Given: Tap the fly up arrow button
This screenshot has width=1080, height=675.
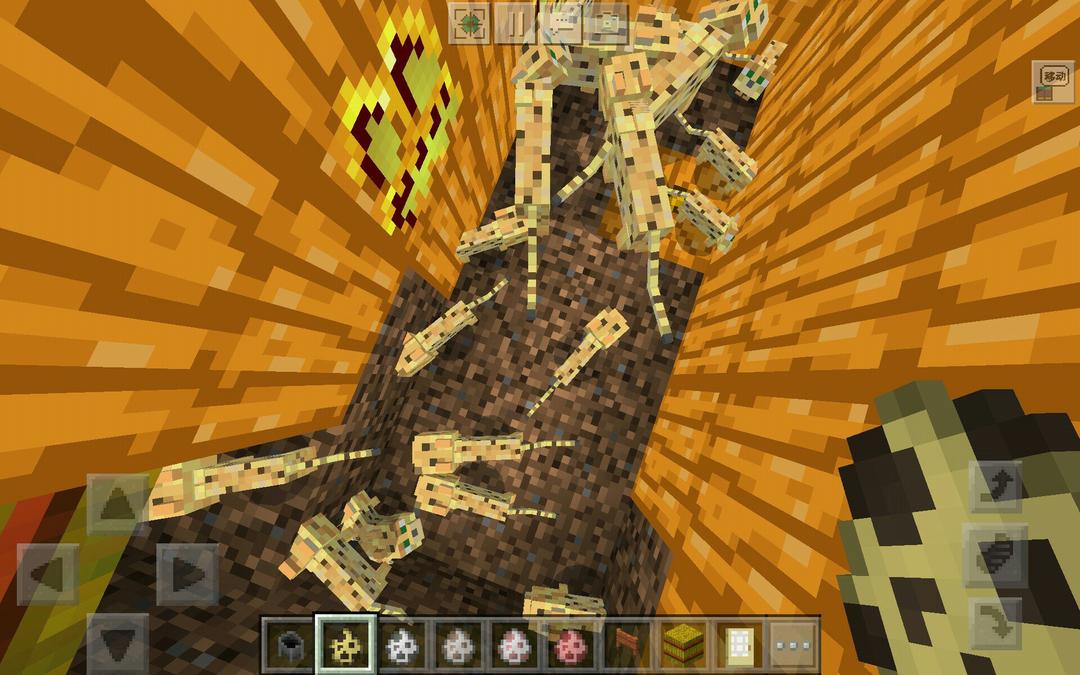Looking at the screenshot, I should pyautogui.click(x=996, y=488).
